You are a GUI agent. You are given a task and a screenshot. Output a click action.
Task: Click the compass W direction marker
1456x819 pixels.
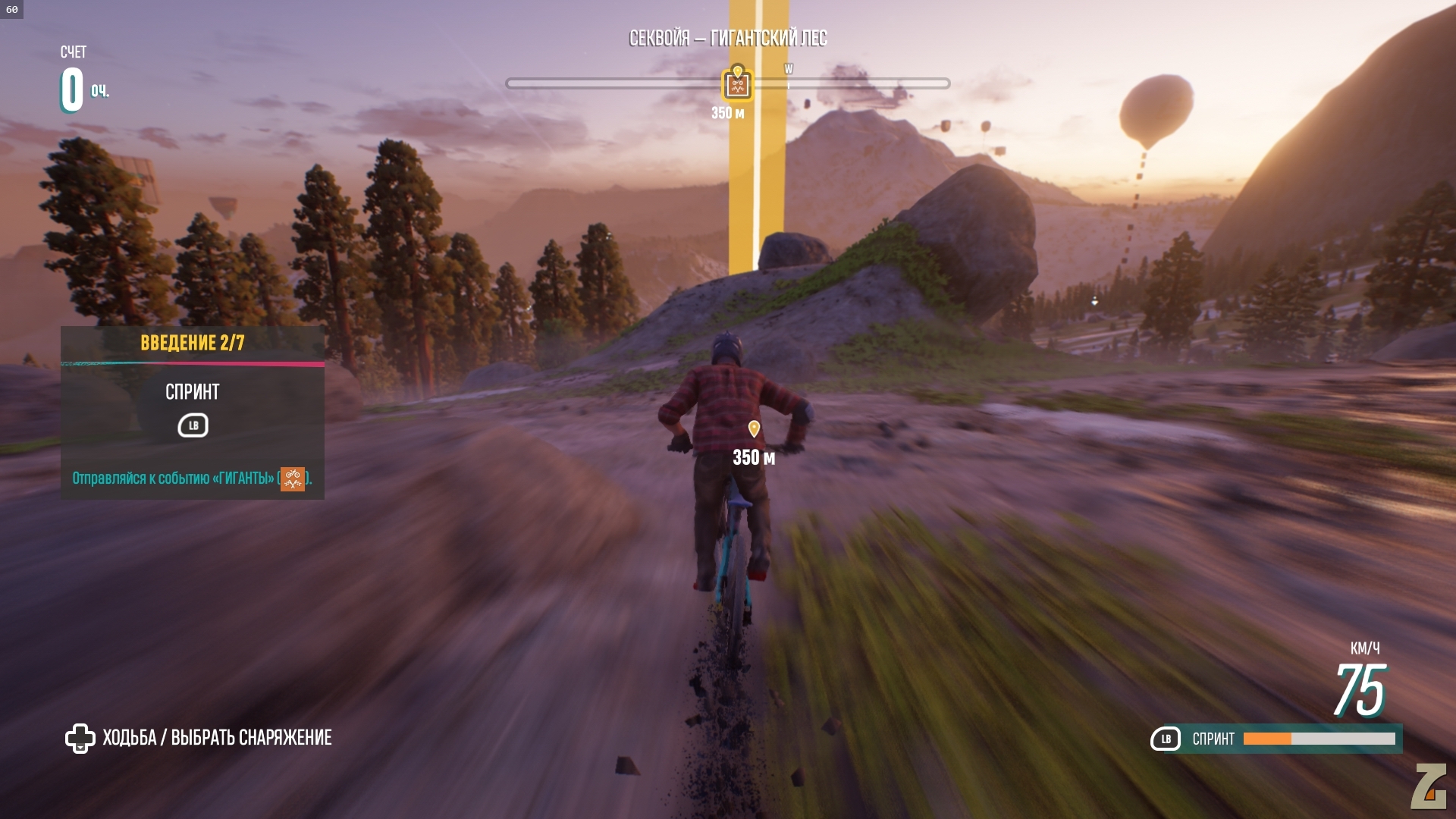click(789, 70)
